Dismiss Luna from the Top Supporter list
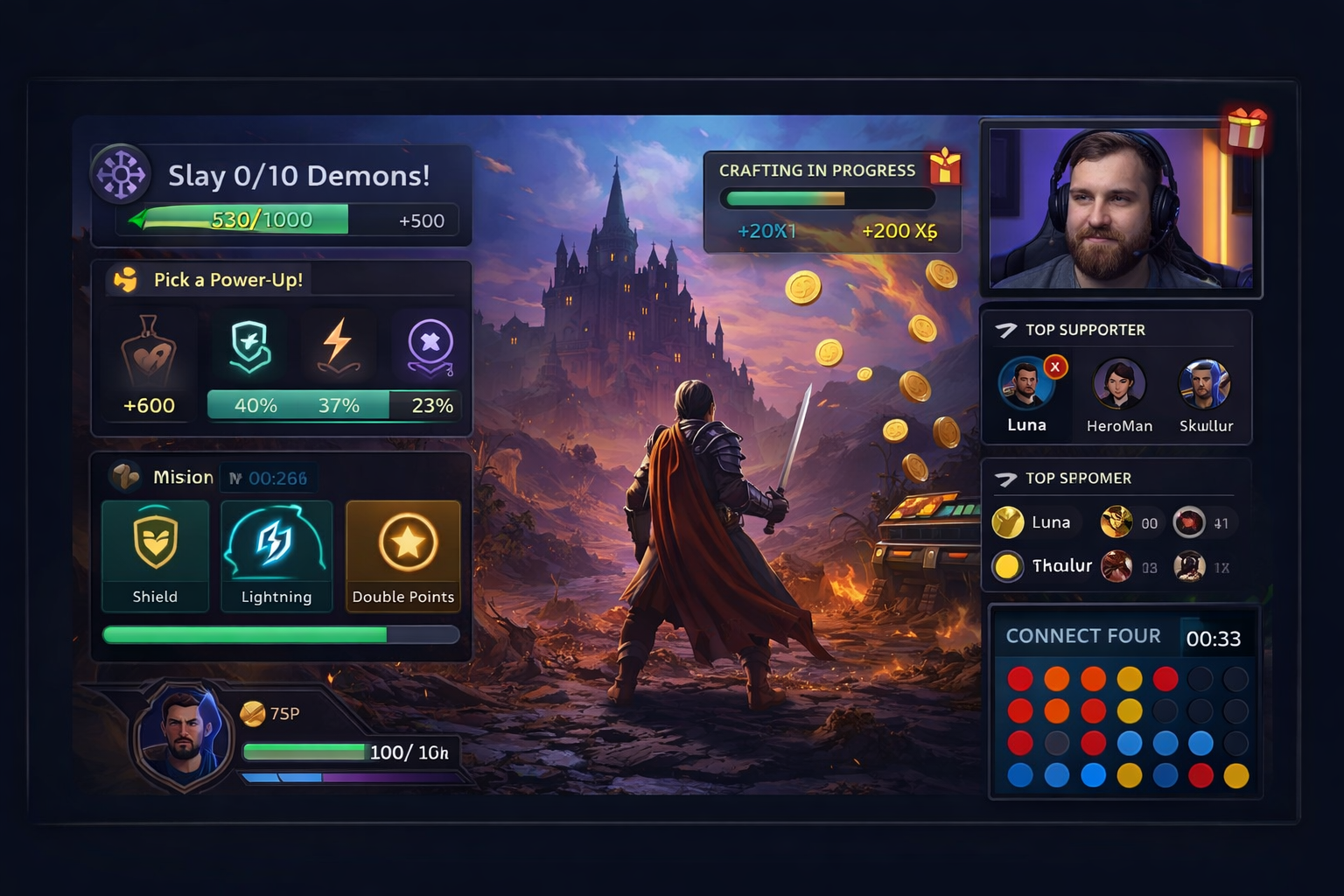The image size is (1344, 896). [x=1056, y=367]
